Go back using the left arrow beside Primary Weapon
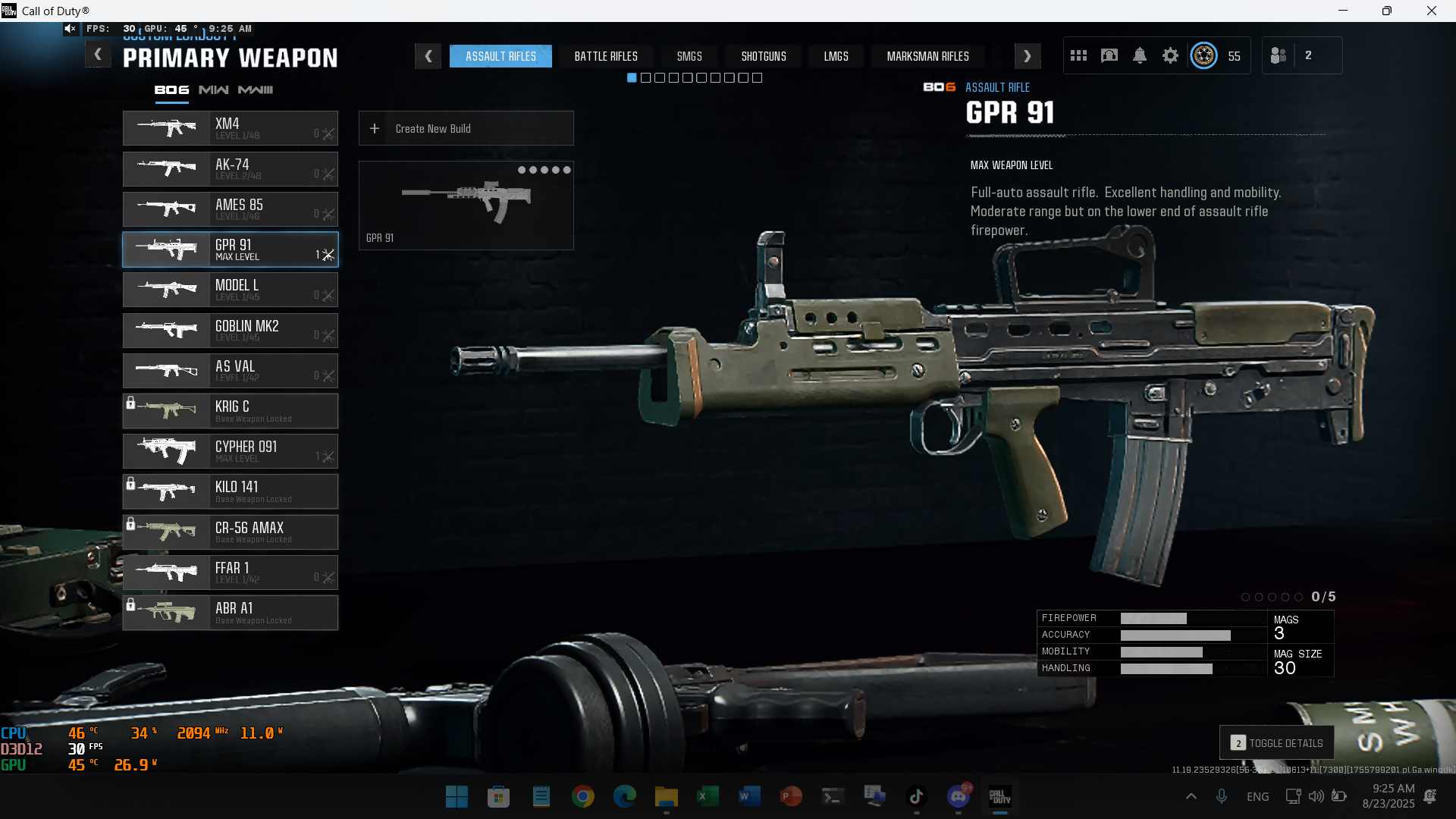 click(x=98, y=55)
